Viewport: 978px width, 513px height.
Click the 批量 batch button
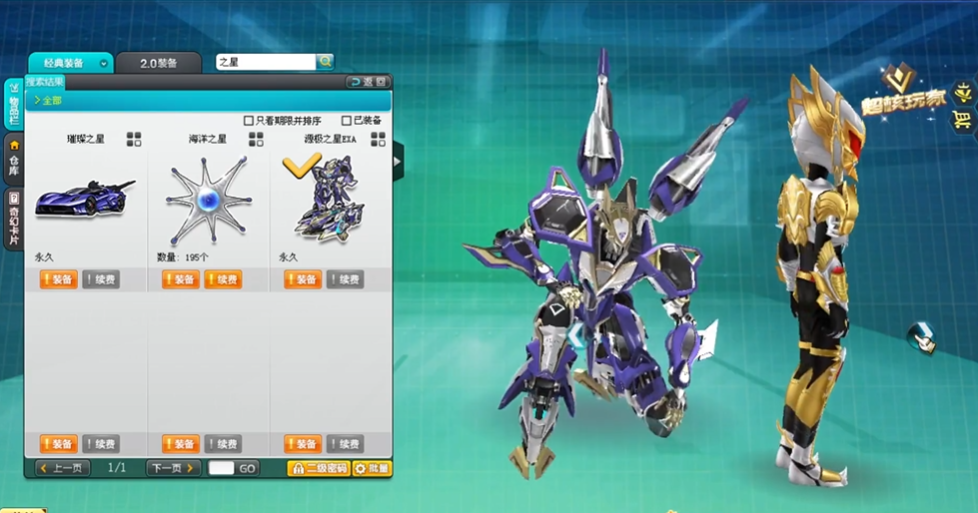tap(372, 468)
